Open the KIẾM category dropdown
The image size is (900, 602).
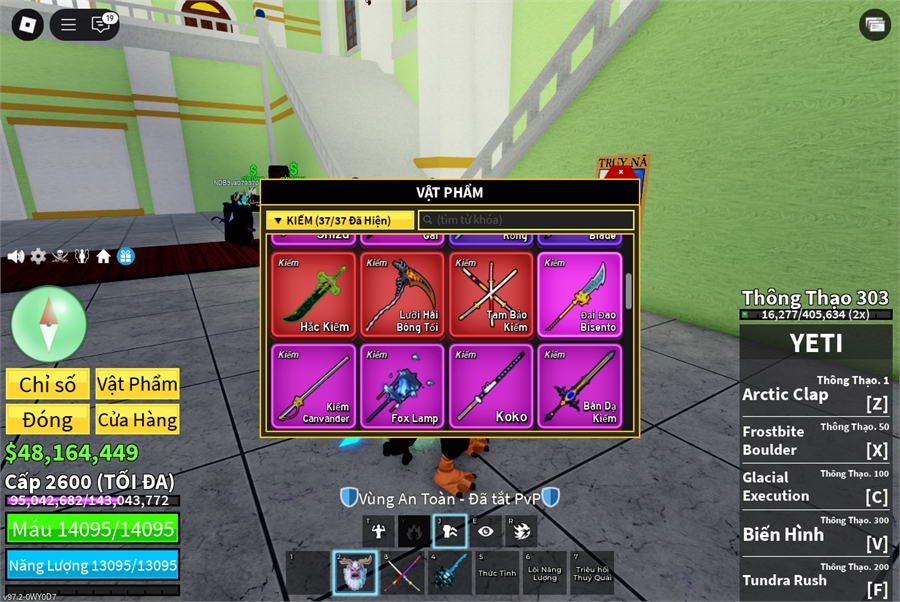(x=340, y=220)
